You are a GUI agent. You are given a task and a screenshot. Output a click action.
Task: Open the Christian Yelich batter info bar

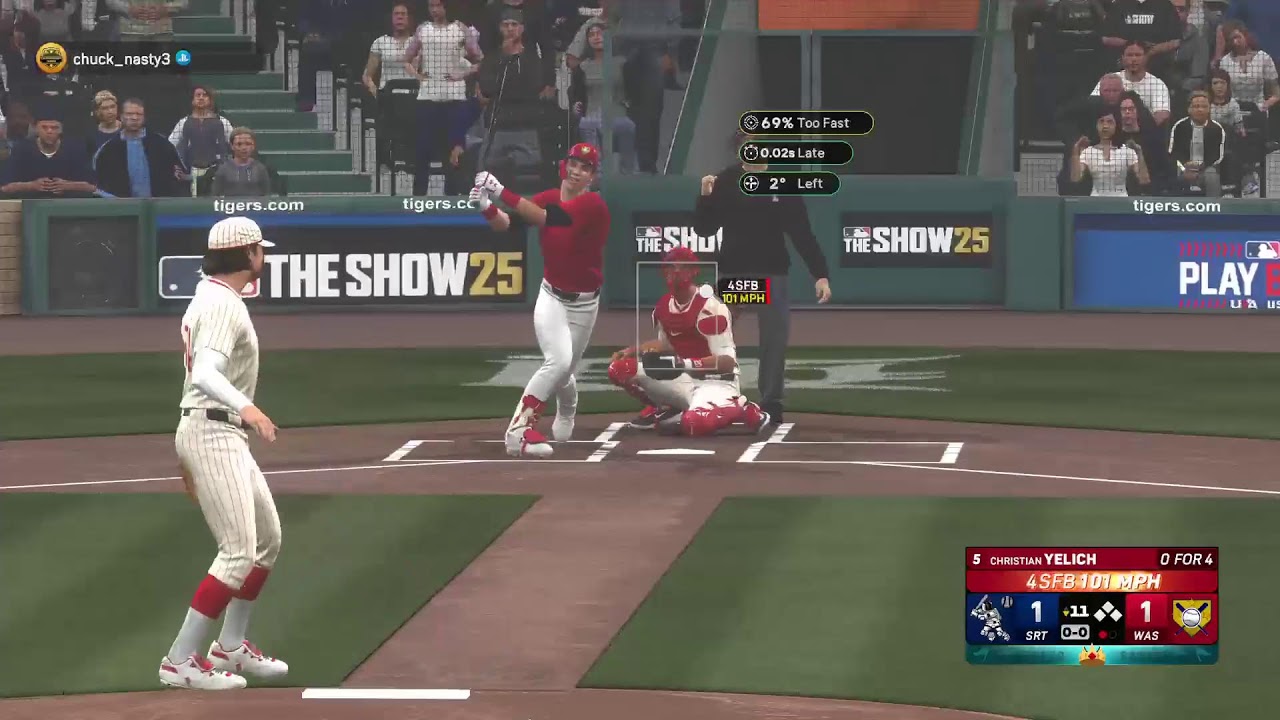(1090, 560)
